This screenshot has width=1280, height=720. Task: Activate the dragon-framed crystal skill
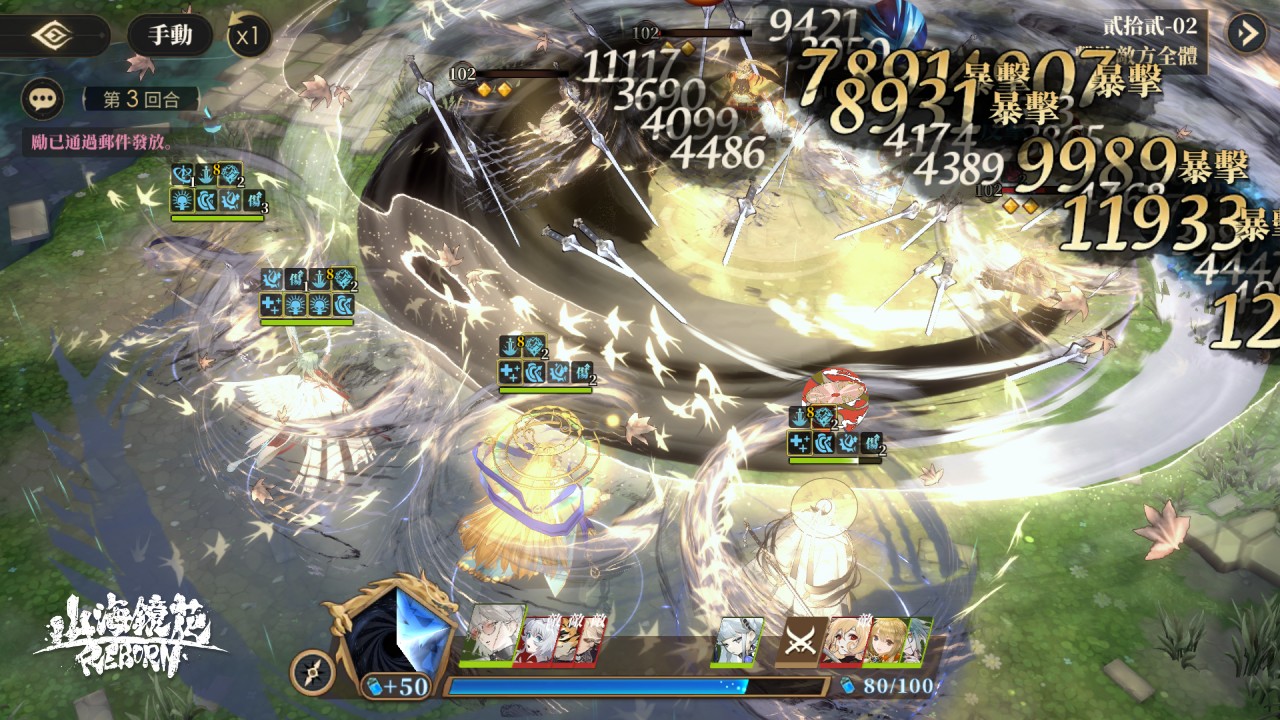[394, 628]
